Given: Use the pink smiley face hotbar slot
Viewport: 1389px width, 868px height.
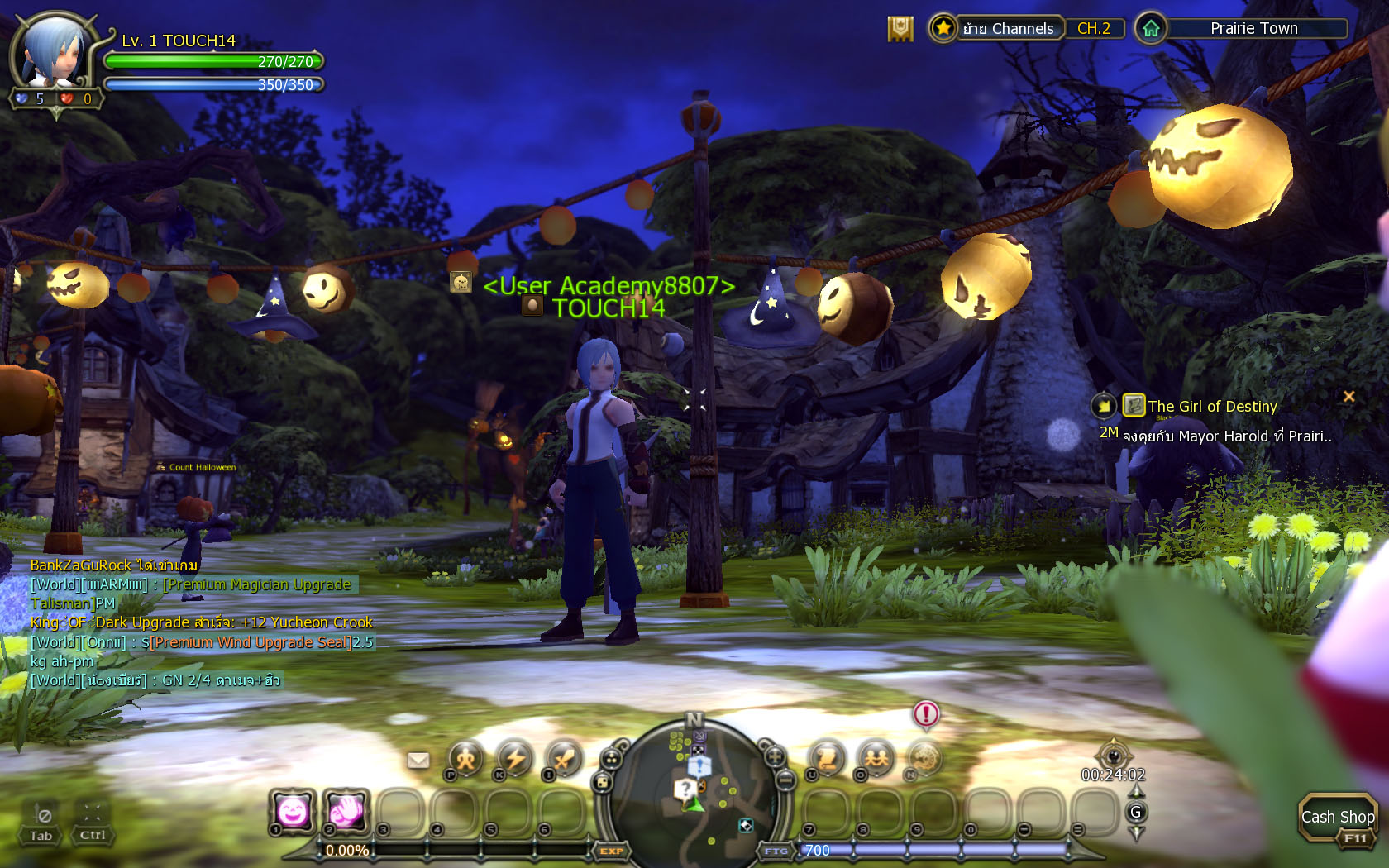Looking at the screenshot, I should click(x=293, y=812).
